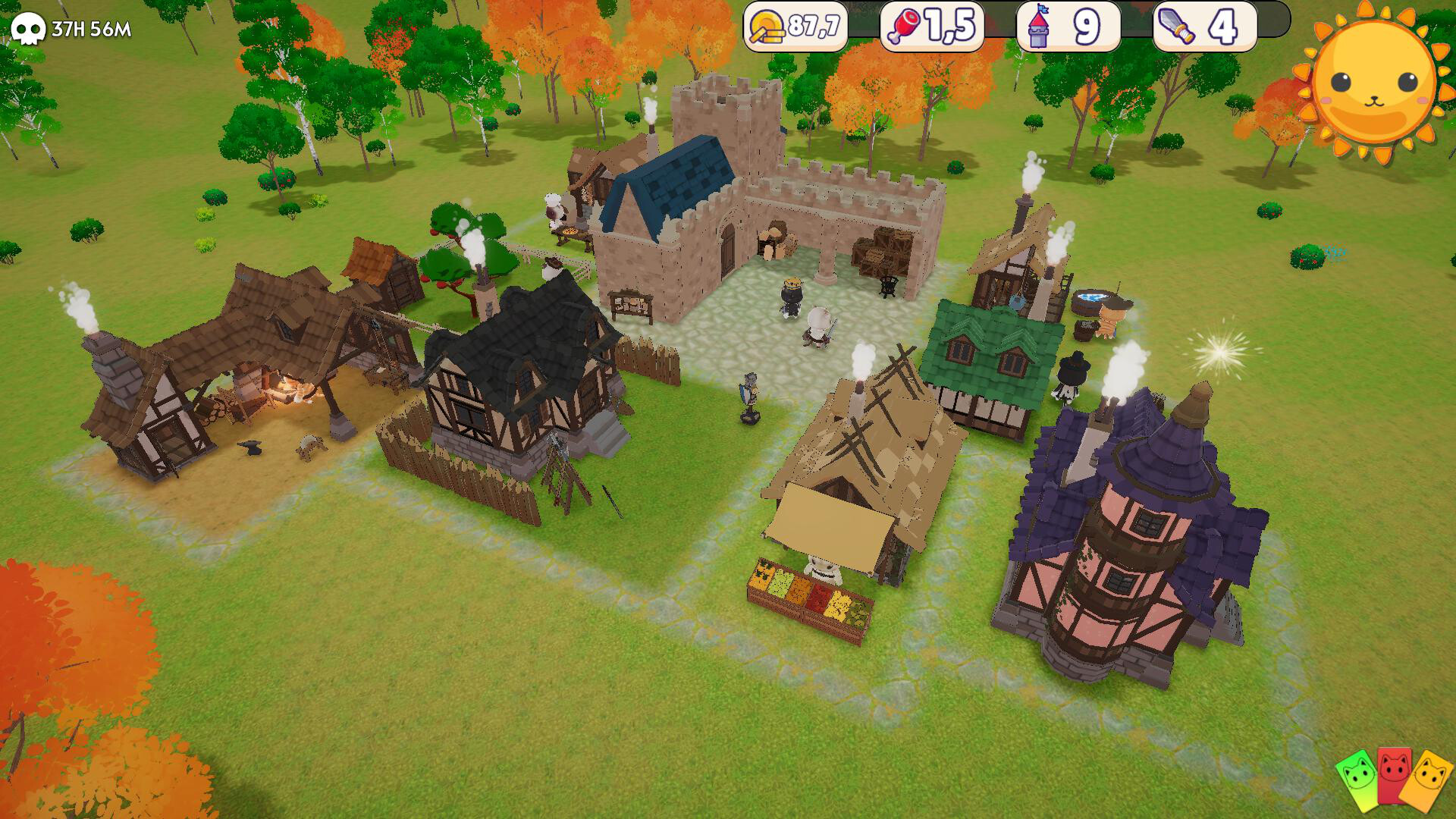Select the knight holding the sword
Image resolution: width=1456 pixels, height=819 pixels.
click(819, 326)
